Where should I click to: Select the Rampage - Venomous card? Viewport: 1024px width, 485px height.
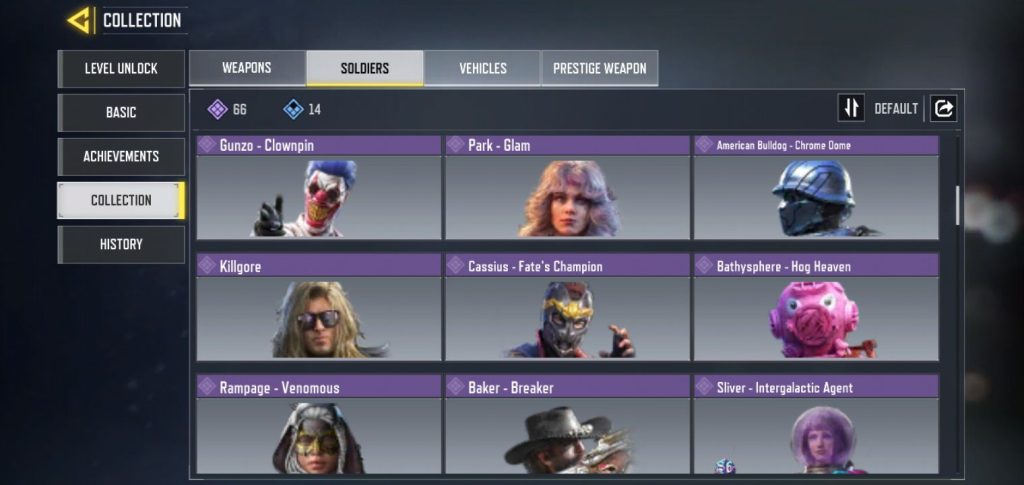[318, 424]
